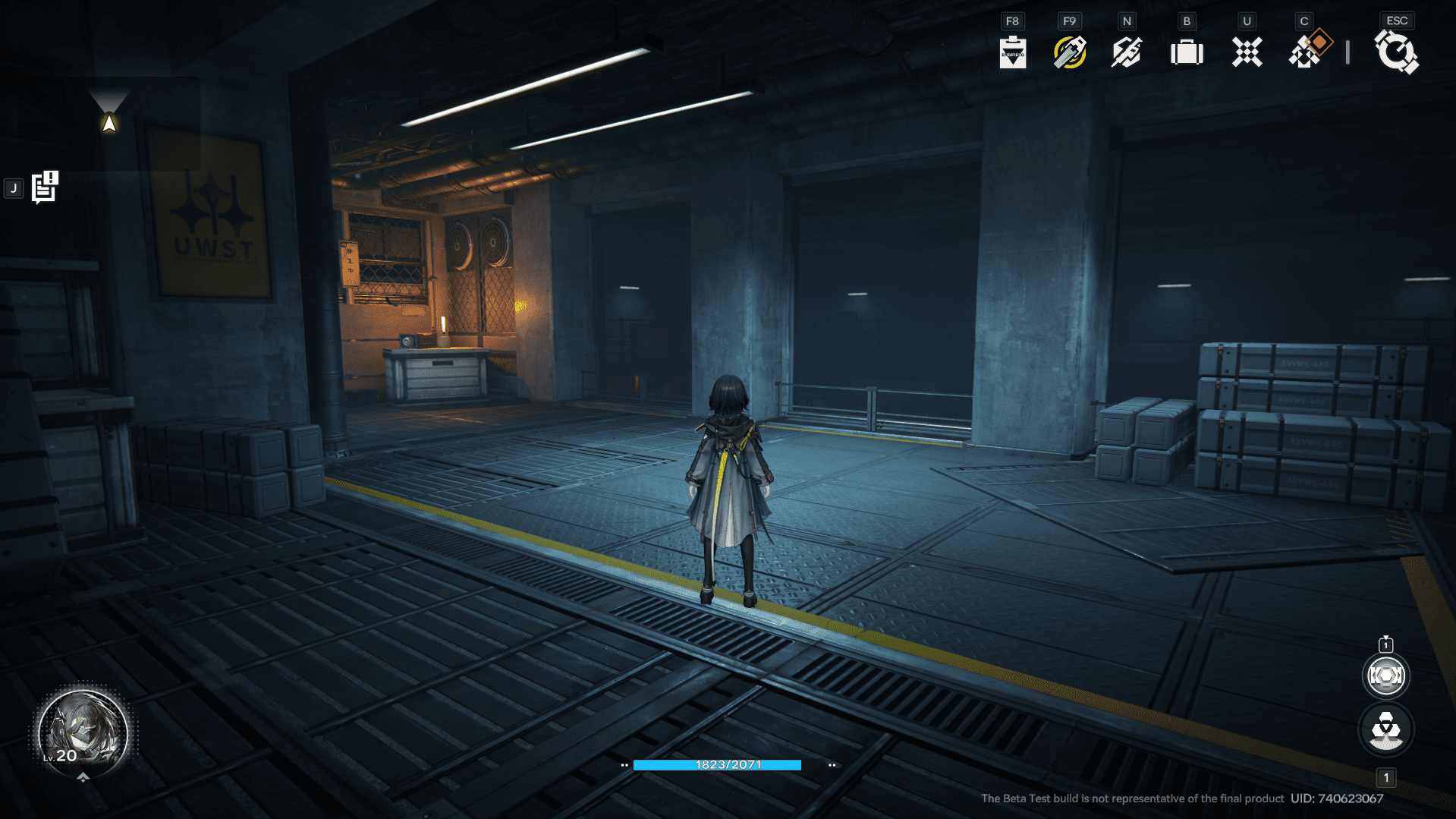The image size is (1456, 819).
Task: Open the main menu ring icon
Action: tap(1396, 53)
